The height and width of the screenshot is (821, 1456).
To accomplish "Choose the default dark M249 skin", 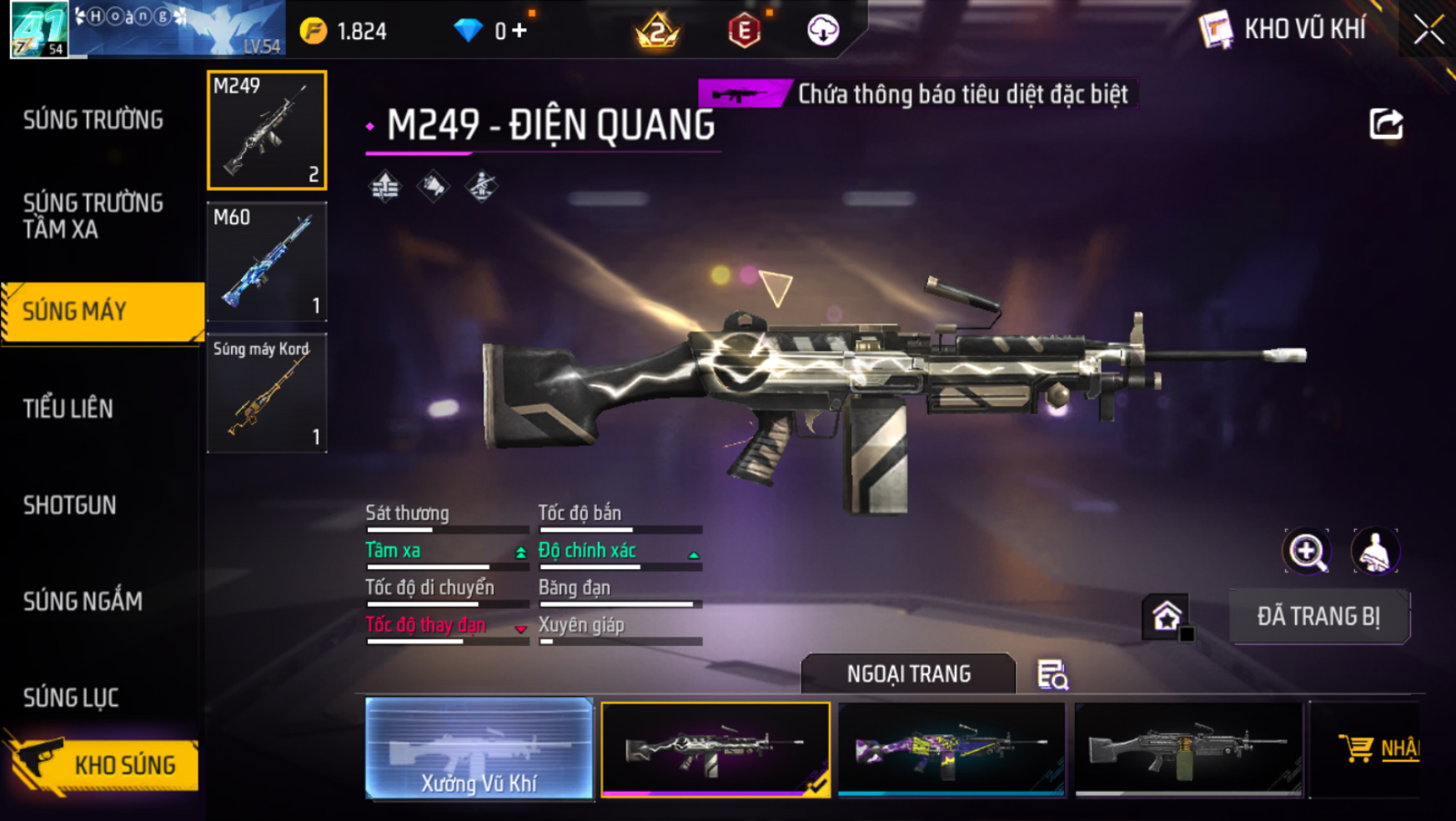I will (1188, 748).
